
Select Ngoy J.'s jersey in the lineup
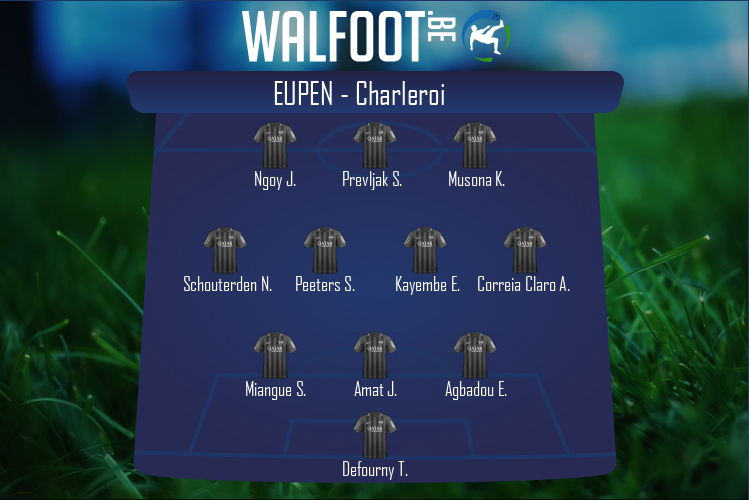tap(275, 146)
